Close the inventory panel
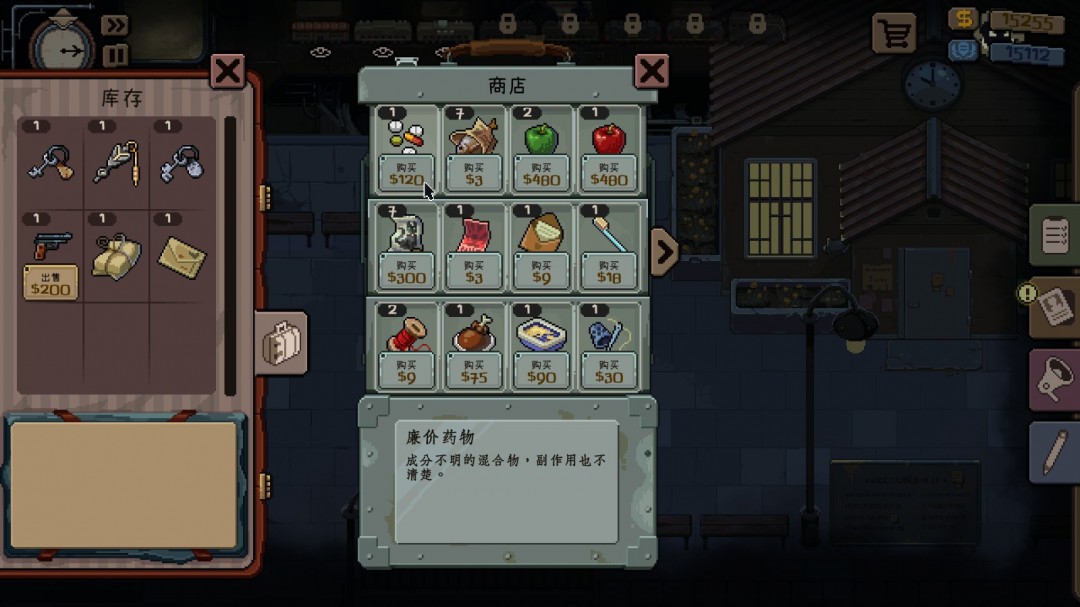Screen dimensions: 1080x607 coord(228,71)
